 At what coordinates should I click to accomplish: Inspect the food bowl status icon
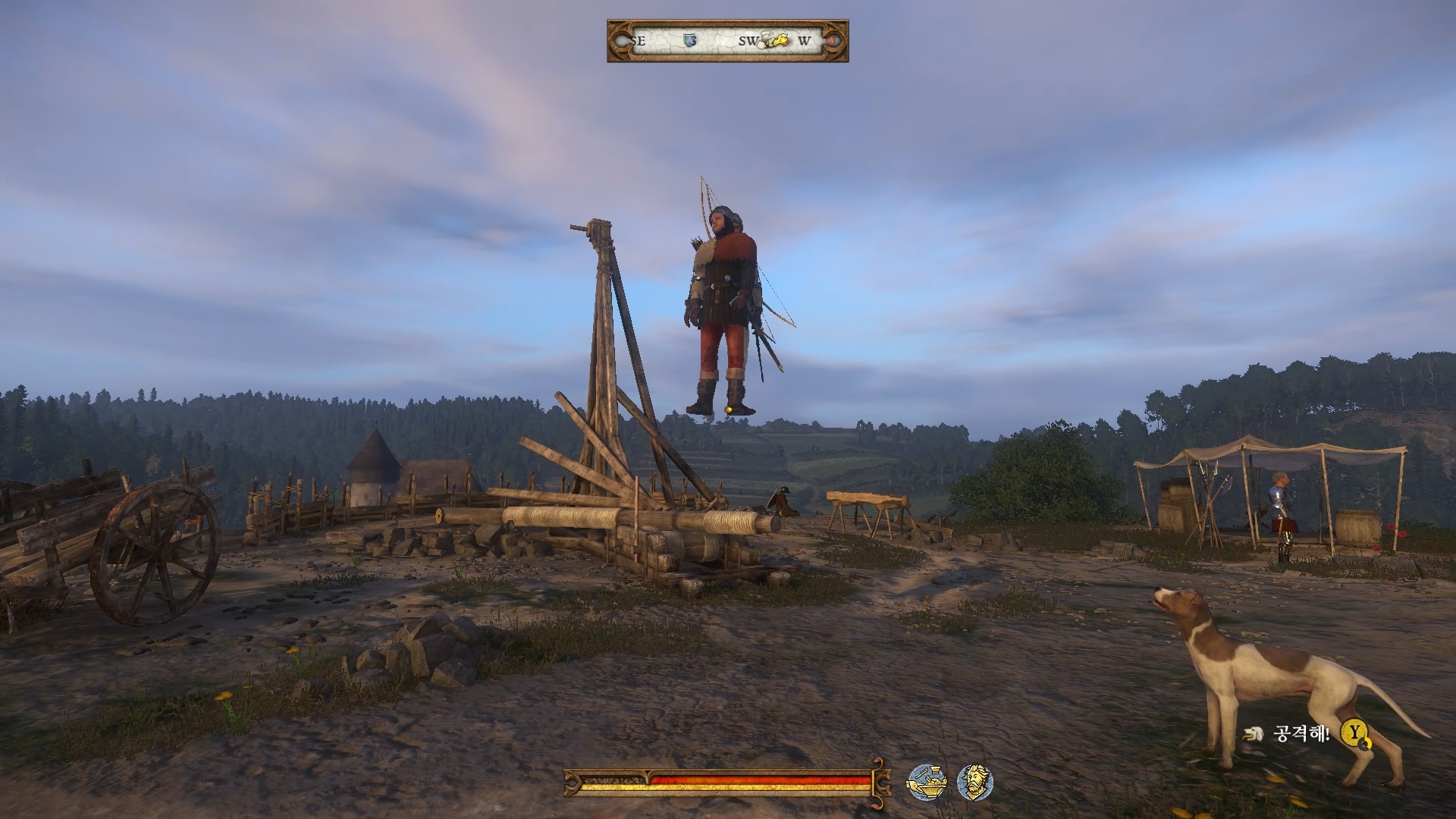926,782
